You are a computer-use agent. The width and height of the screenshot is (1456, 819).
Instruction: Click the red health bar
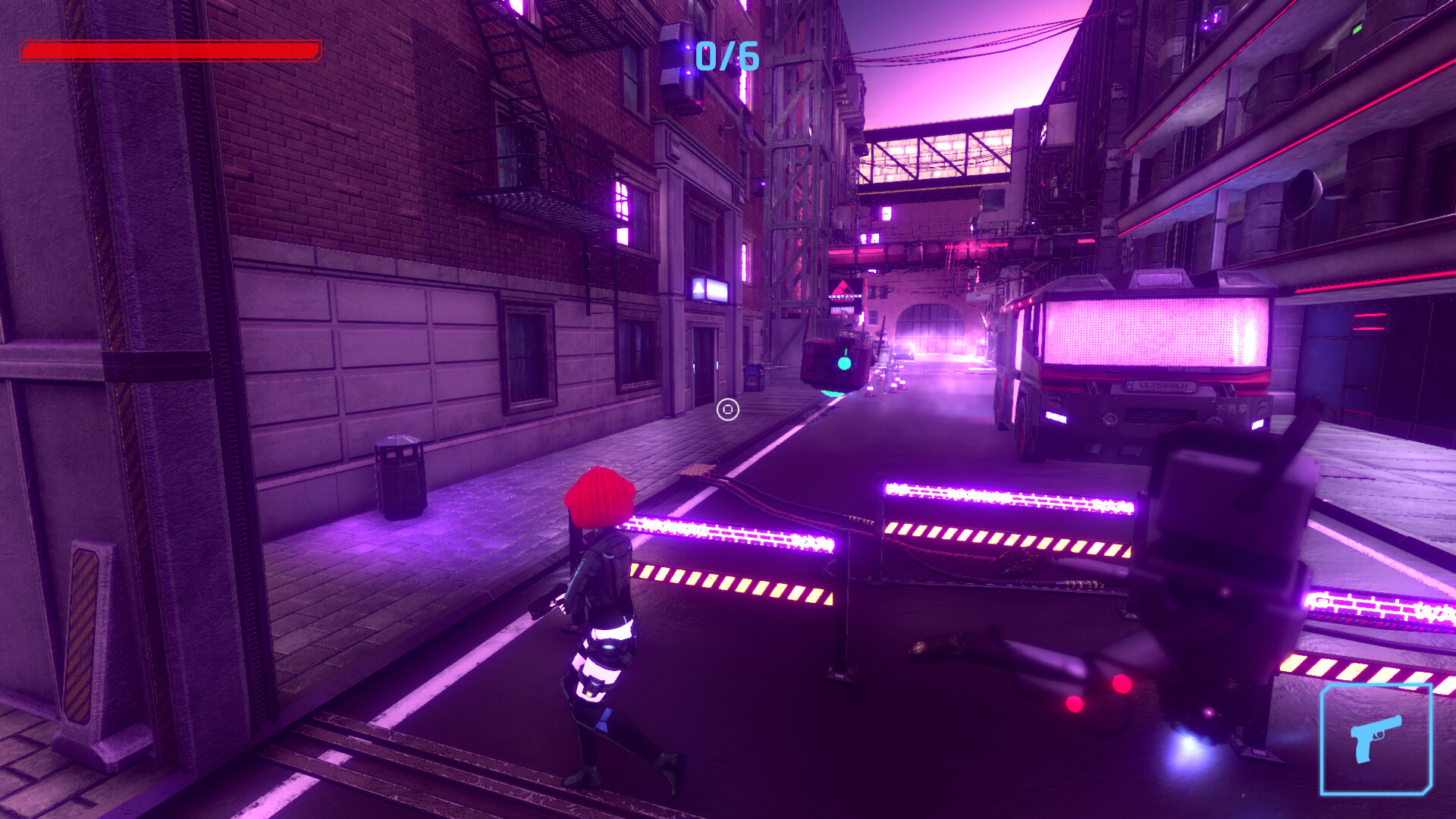171,52
